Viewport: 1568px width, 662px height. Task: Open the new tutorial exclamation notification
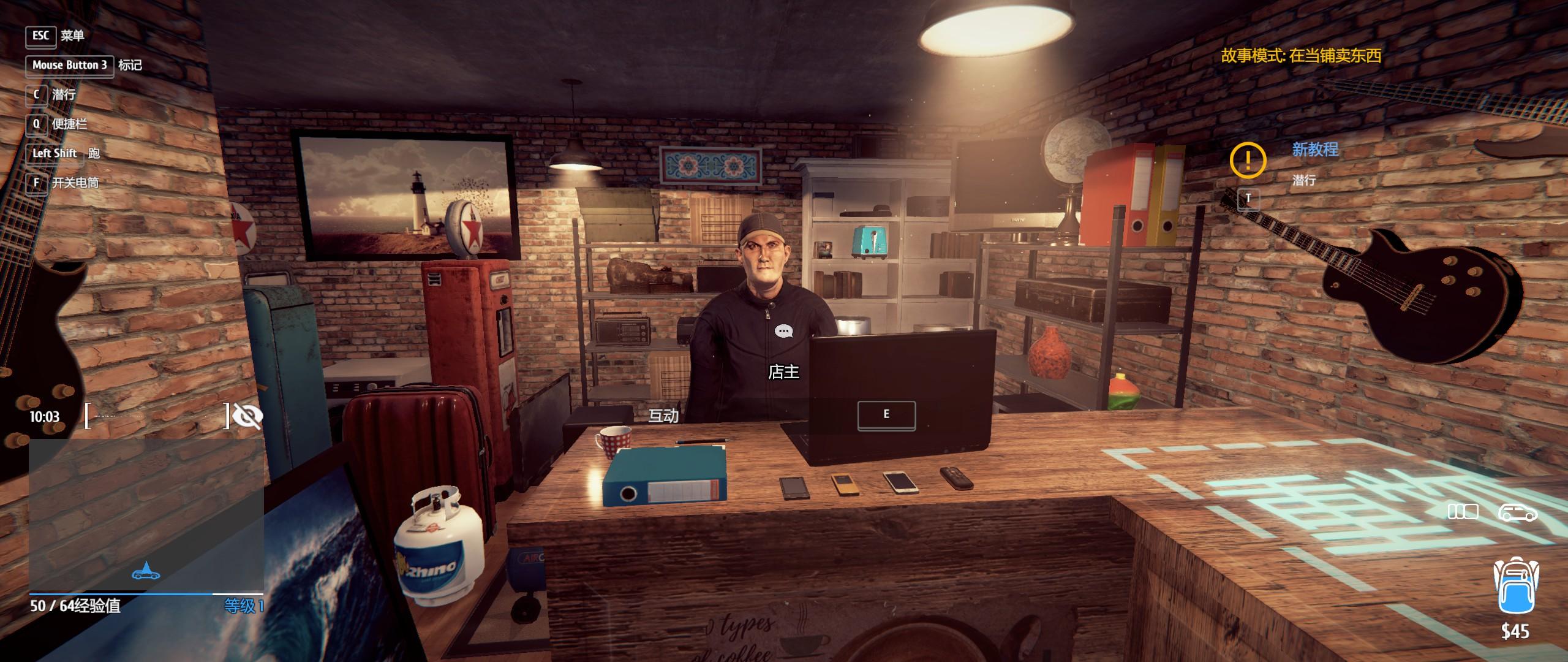point(1247,160)
